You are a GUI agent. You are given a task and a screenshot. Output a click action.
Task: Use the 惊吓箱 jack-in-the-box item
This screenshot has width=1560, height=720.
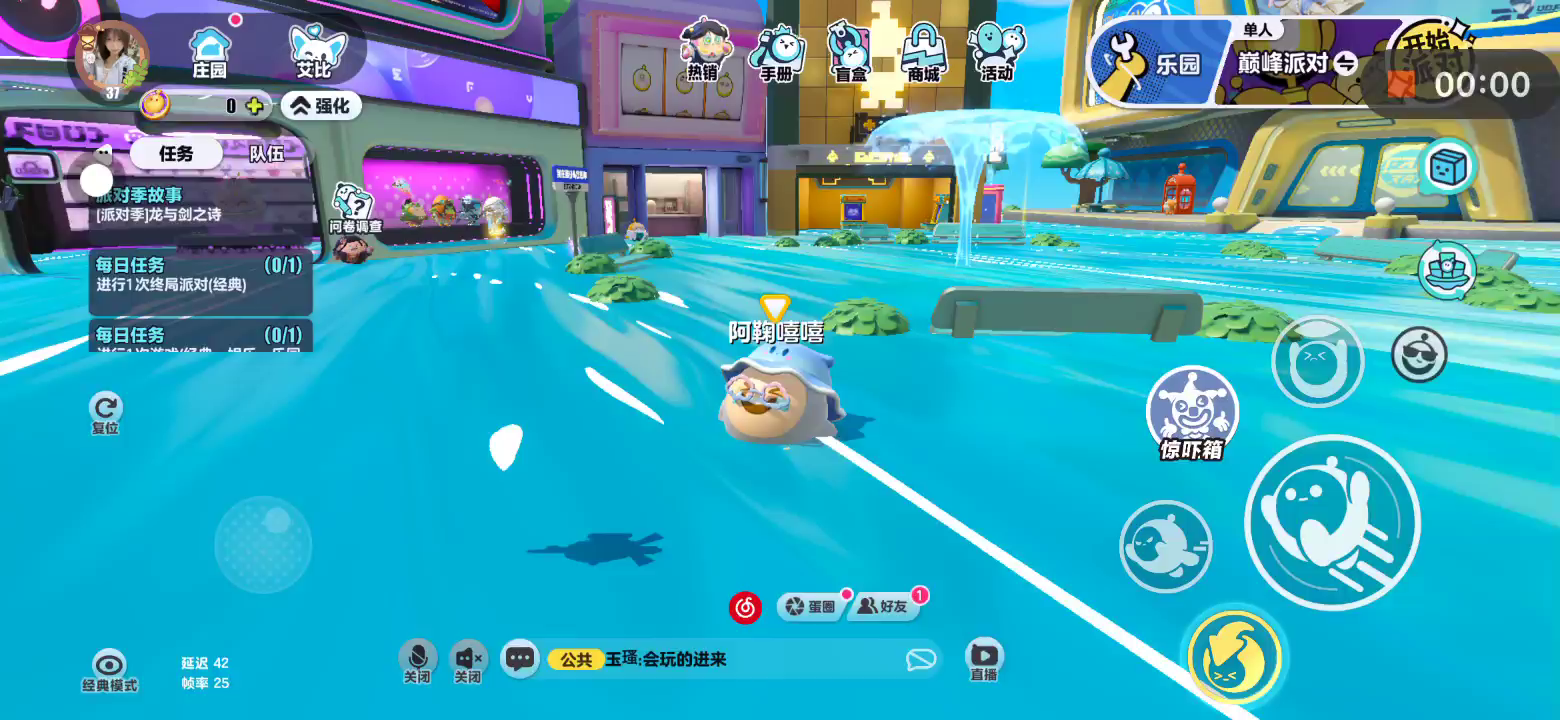point(1192,414)
